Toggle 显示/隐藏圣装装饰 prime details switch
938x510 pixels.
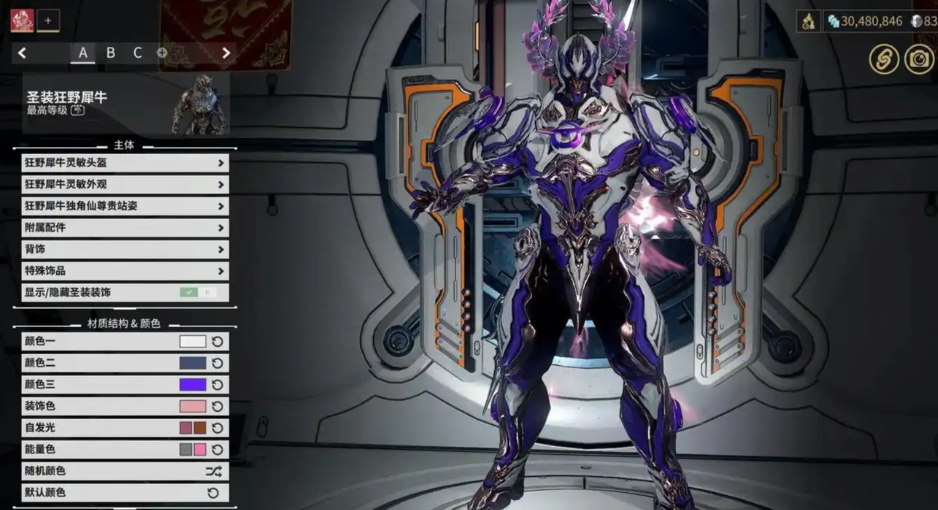[x=197, y=293]
